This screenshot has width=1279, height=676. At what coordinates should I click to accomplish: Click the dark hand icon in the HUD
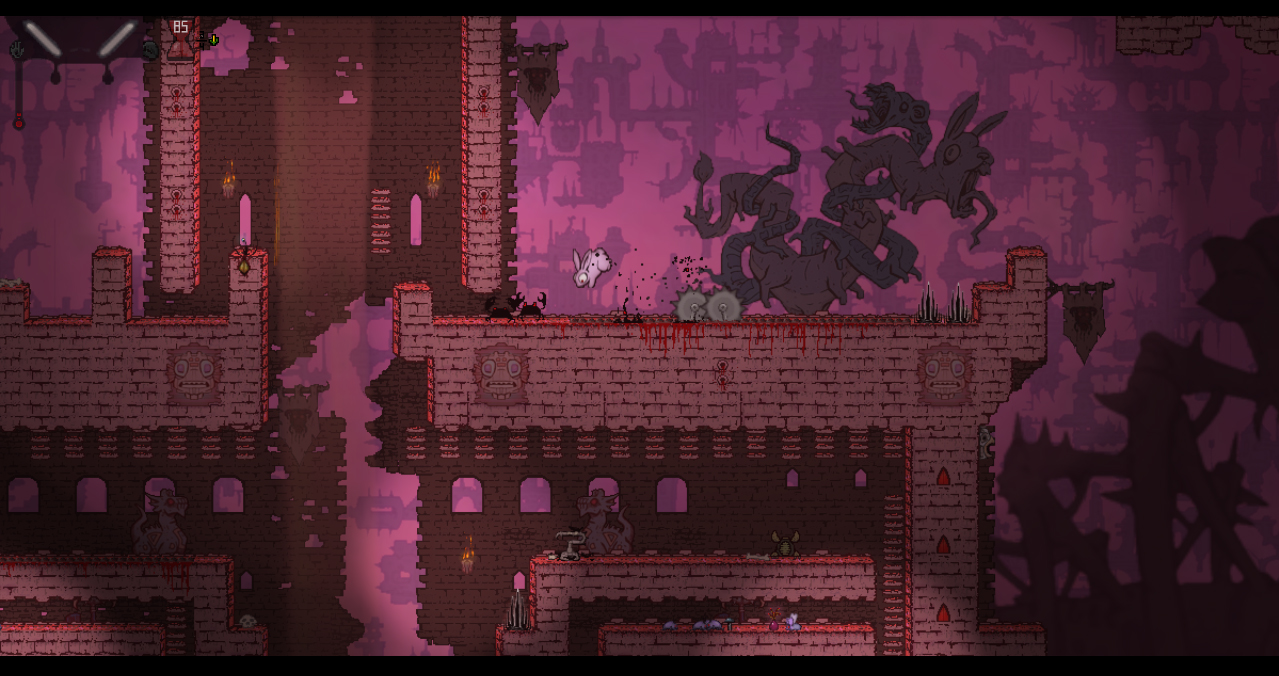pyautogui.click(x=16, y=49)
